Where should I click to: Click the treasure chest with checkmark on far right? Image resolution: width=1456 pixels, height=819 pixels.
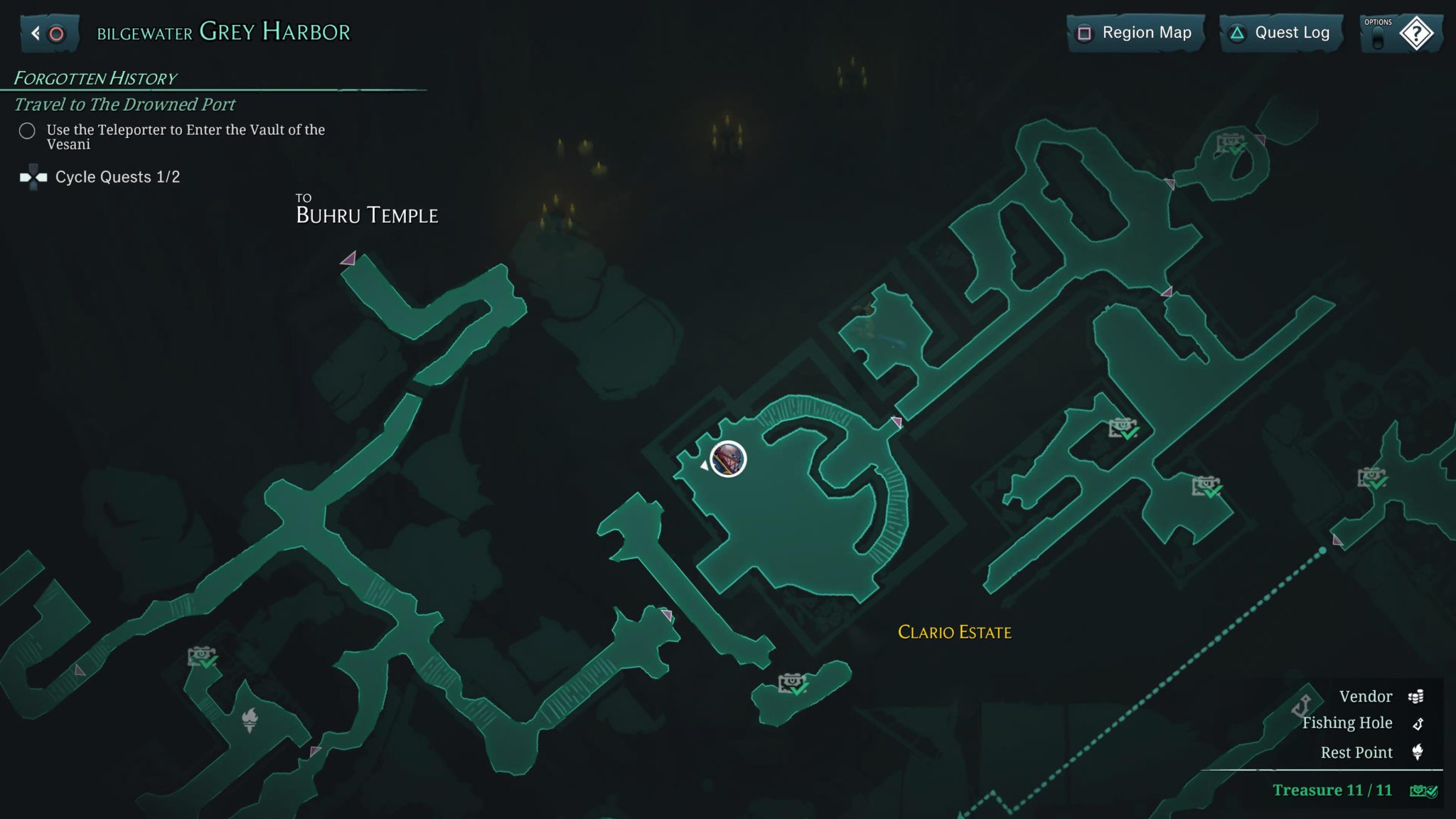(x=1371, y=478)
